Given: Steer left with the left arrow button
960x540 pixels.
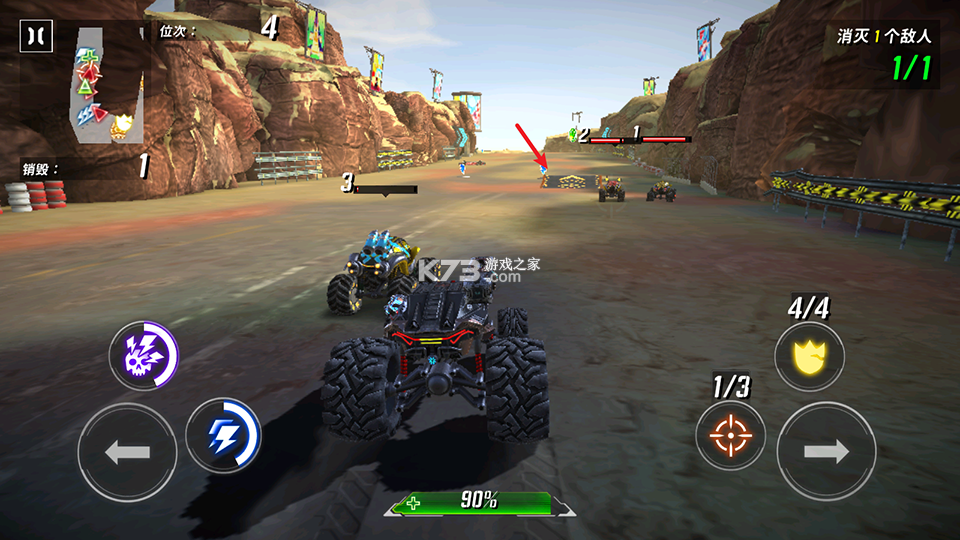Looking at the screenshot, I should [x=126, y=452].
